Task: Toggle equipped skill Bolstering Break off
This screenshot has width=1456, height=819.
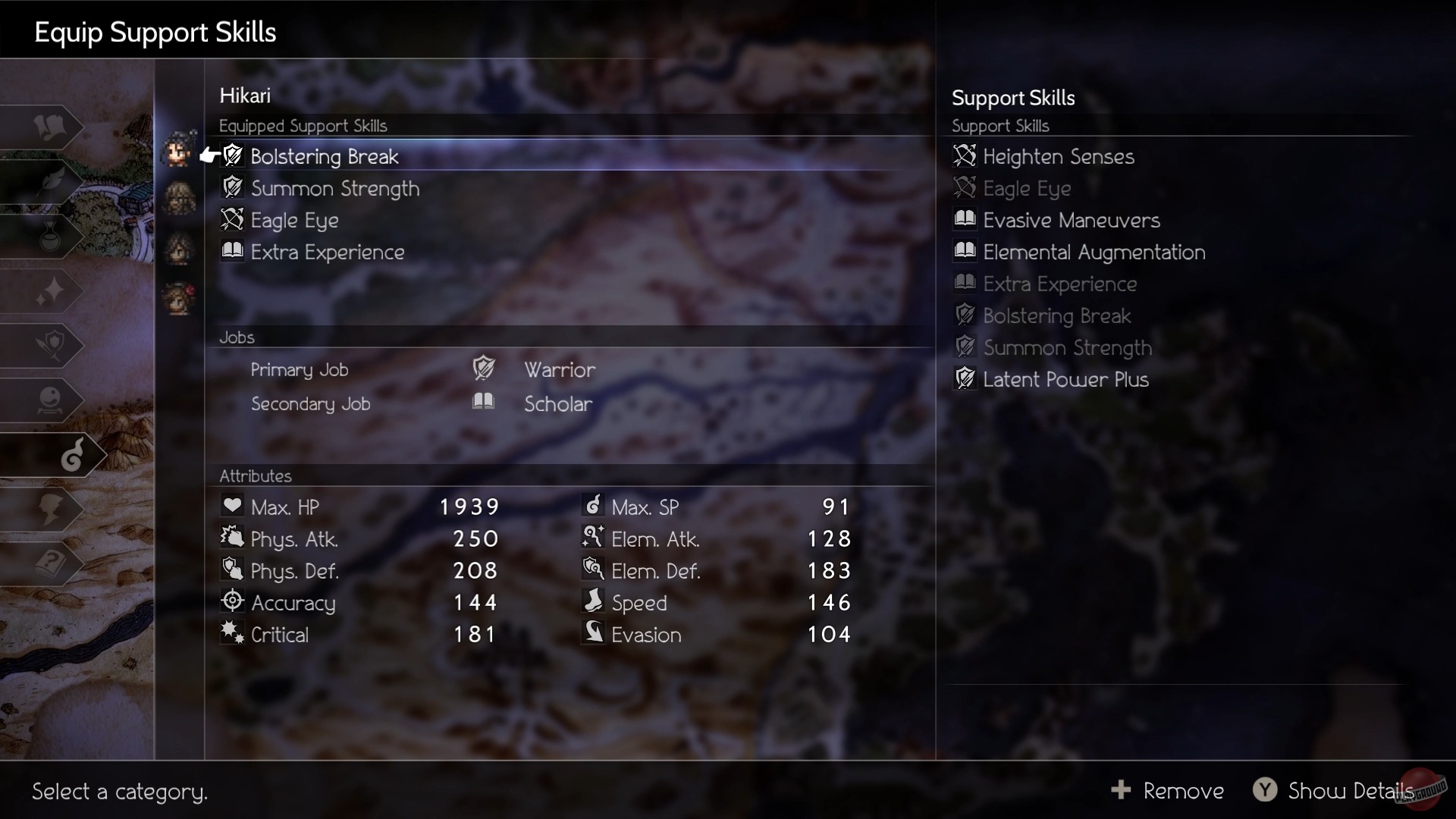Action: 325,156
